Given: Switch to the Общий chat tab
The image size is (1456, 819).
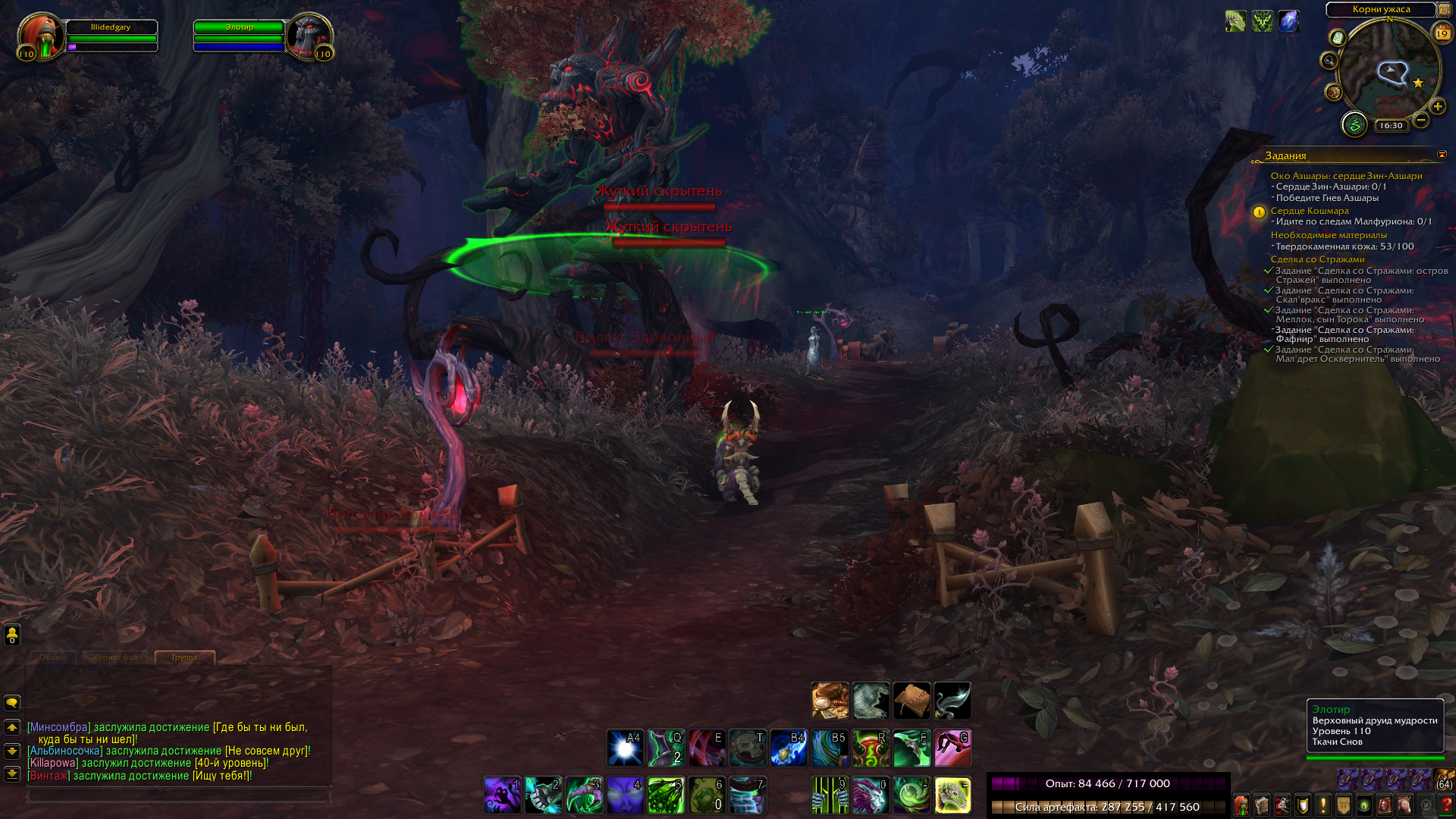Looking at the screenshot, I should 53,657.
